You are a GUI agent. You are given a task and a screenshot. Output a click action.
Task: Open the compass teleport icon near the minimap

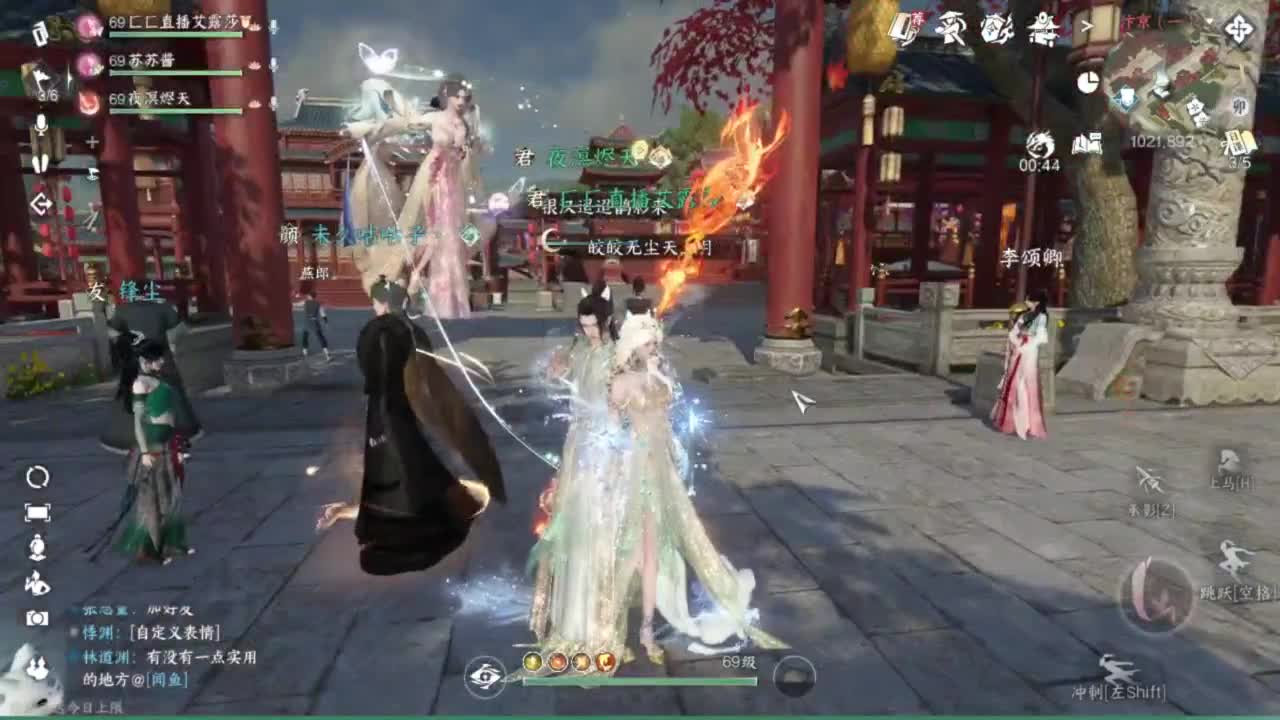[1238, 28]
